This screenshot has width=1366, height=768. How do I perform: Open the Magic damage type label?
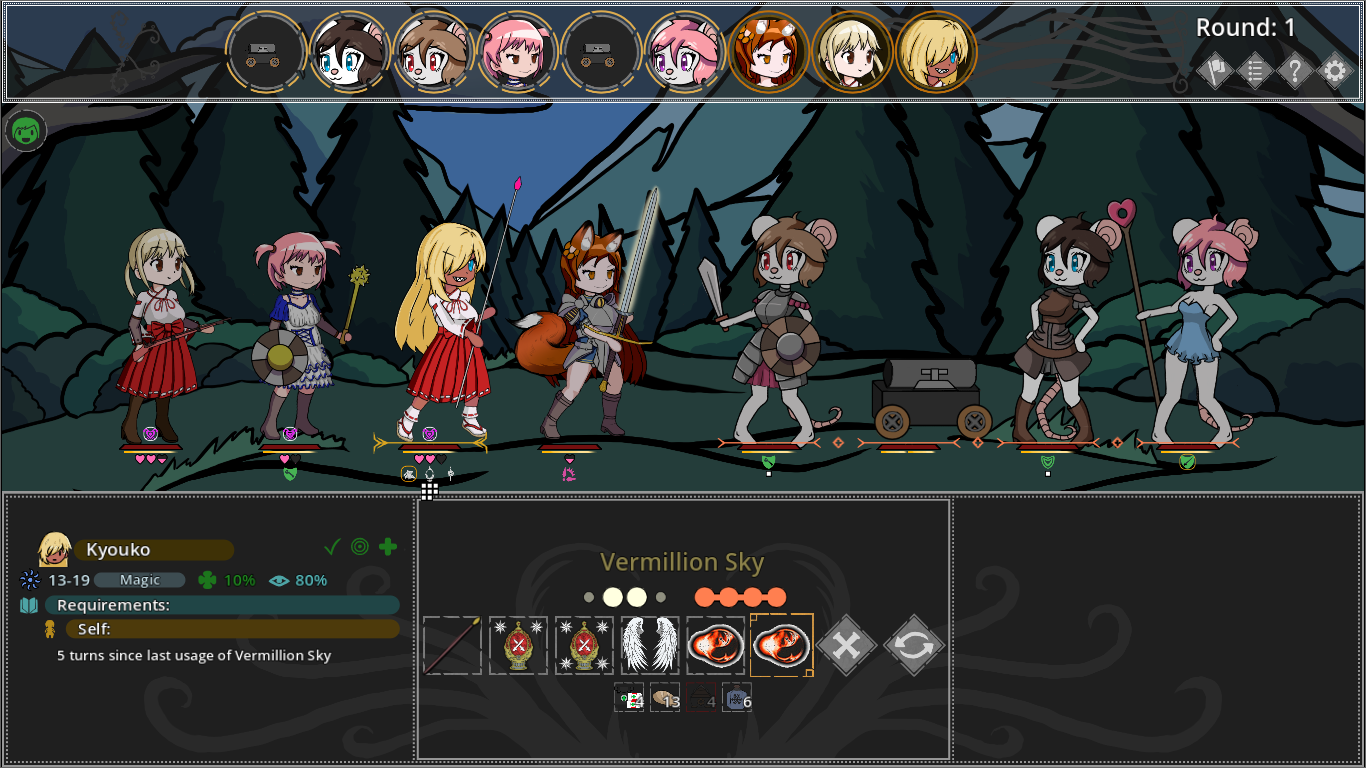[x=140, y=580]
